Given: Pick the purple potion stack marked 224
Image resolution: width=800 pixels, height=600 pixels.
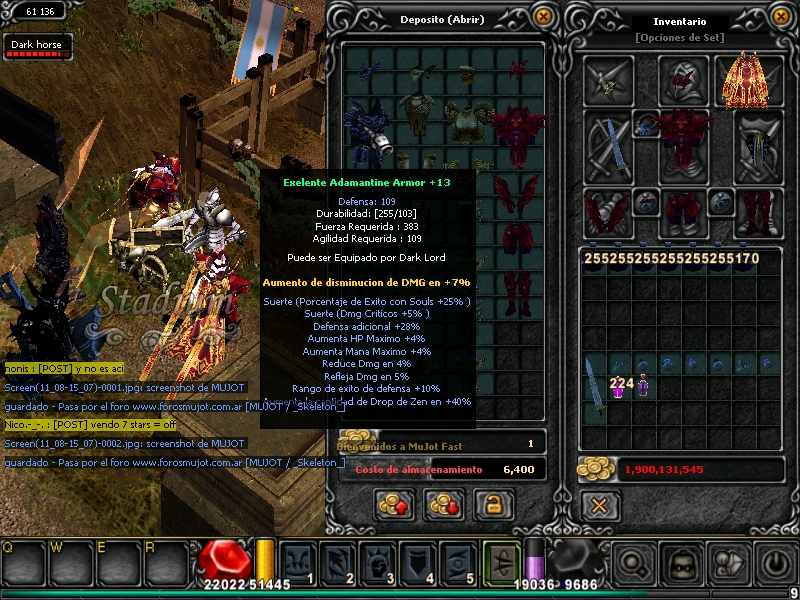Looking at the screenshot, I should tap(619, 385).
